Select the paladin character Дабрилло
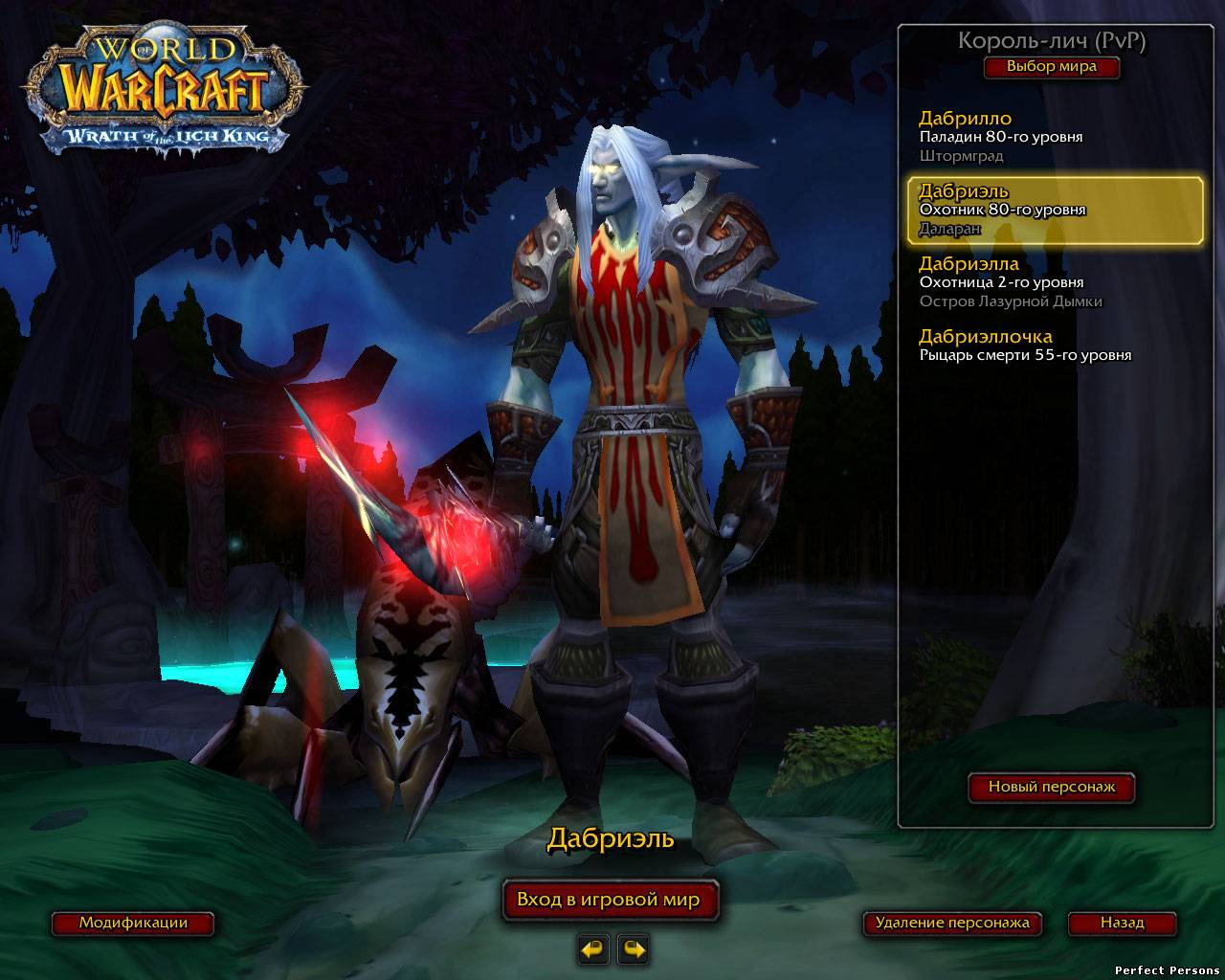Viewport: 1225px width, 980px height. tap(1051, 136)
